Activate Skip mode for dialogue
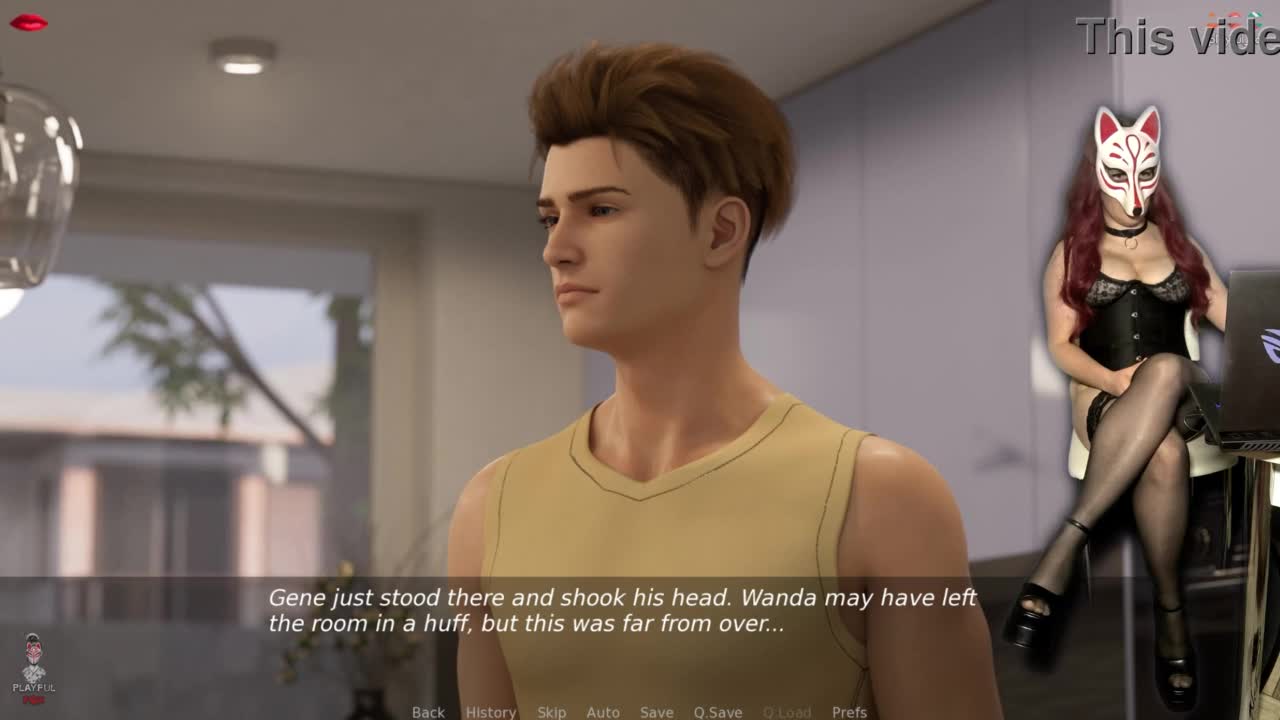 point(551,712)
